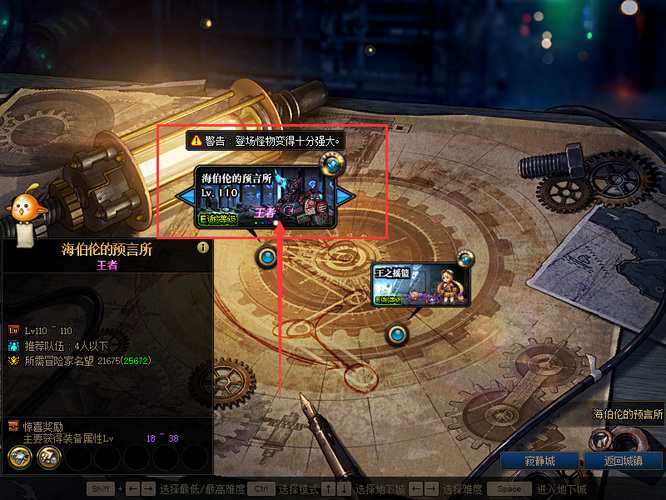The width and height of the screenshot is (666, 500).
Task: Inspect the second reward icon beside the diamond
Action: coord(48,457)
